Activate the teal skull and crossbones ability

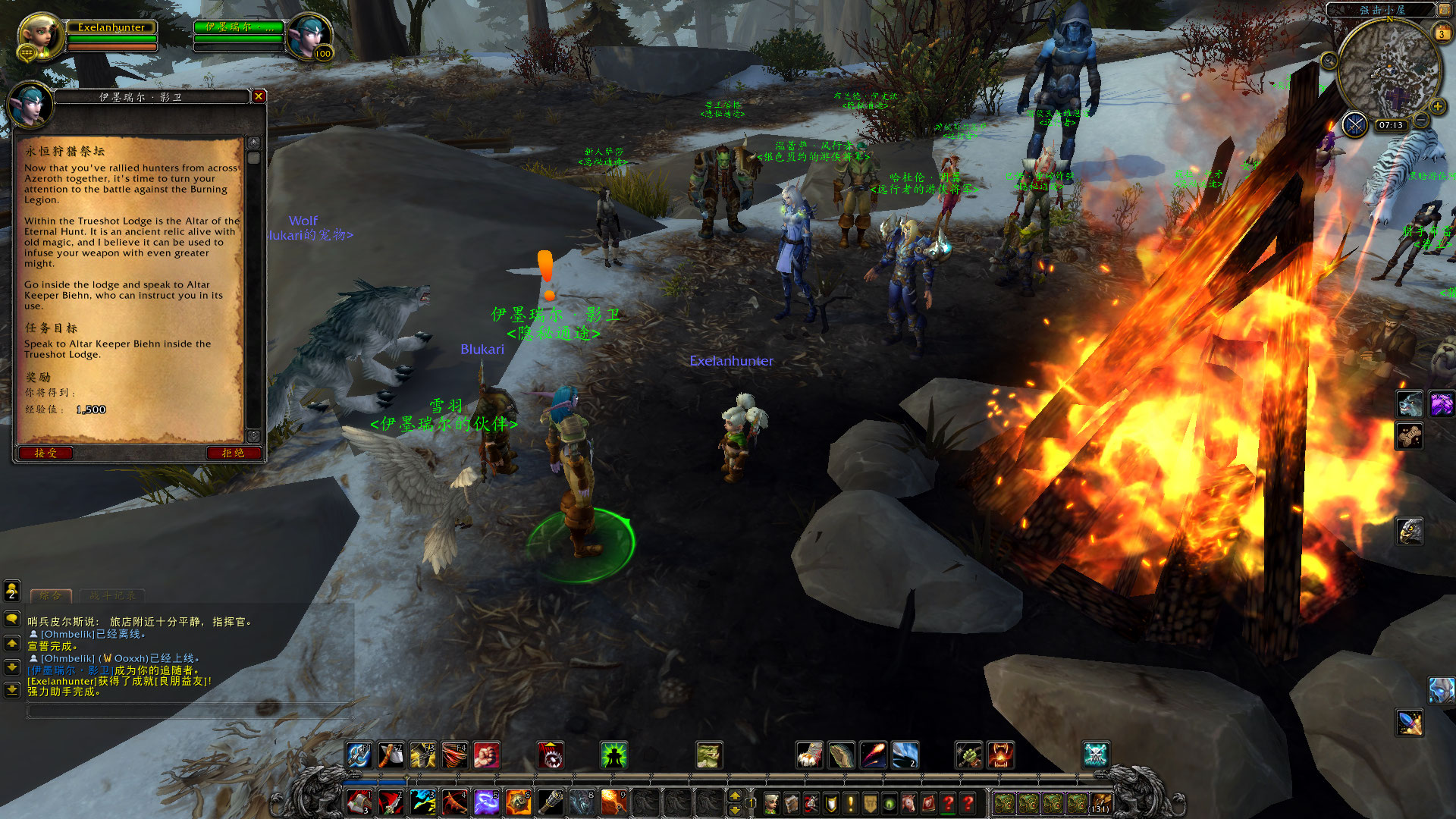1096,755
